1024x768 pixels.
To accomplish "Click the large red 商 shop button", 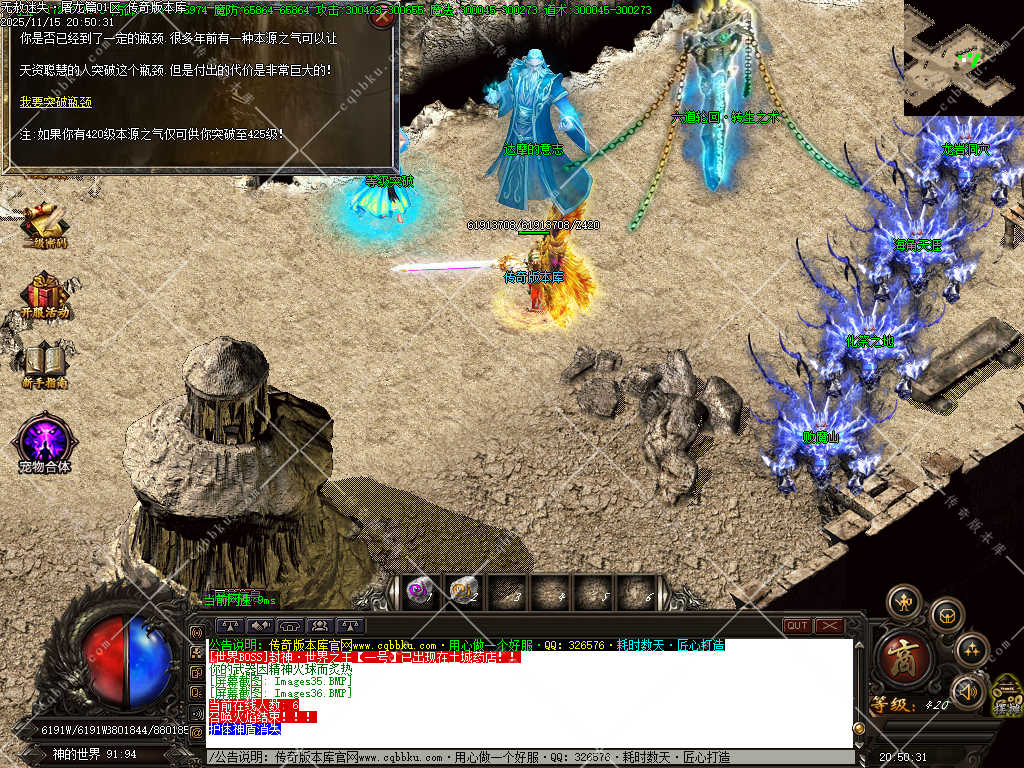I will coord(904,658).
